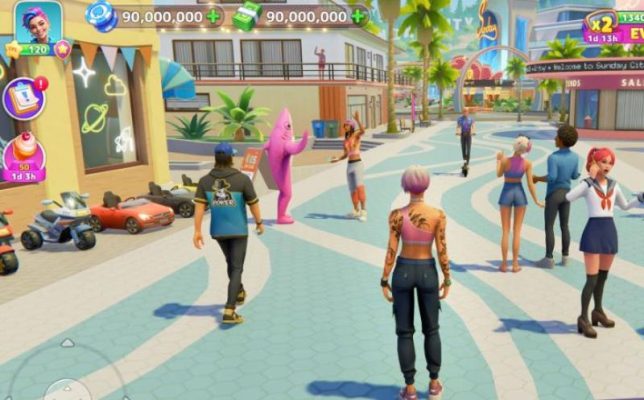This screenshot has width=644, height=400.
Task: Add chips with the green plus
Action: click(213, 16)
